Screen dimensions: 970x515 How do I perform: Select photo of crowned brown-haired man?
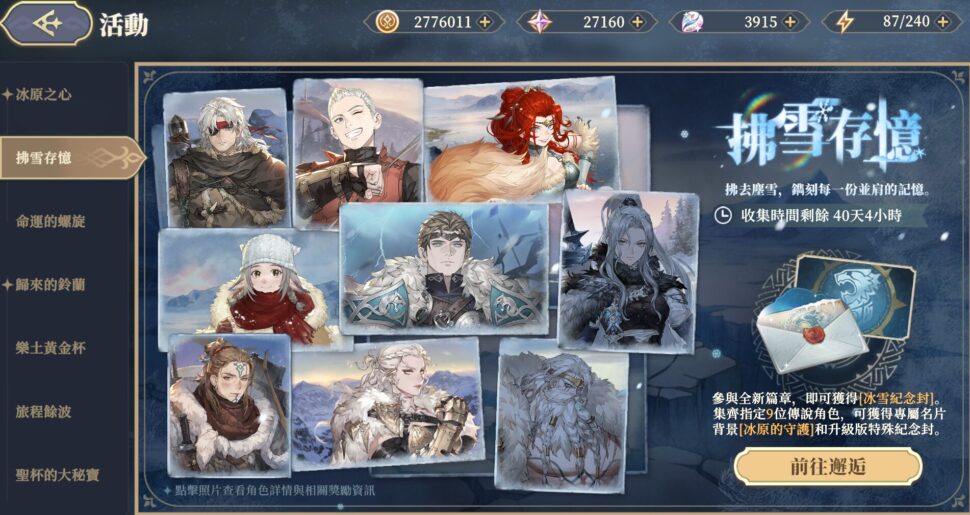(443, 268)
